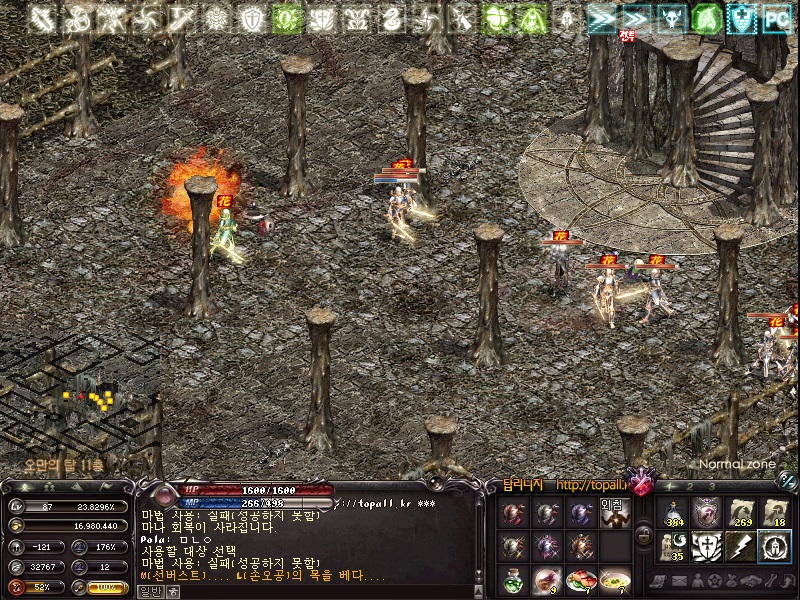800x600 pixels.
Task: Click the PC button in the top bar
Action: 776,17
